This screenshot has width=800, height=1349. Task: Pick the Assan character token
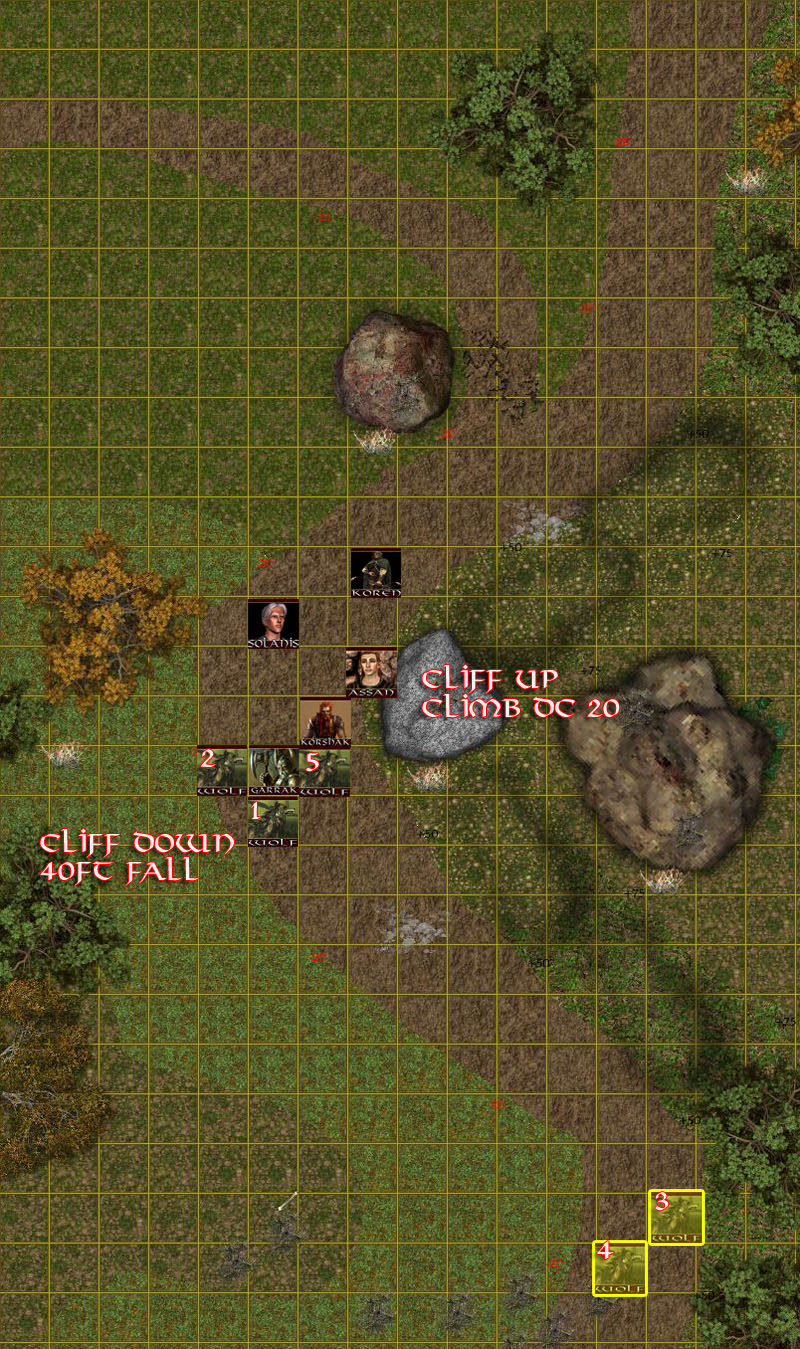click(371, 673)
